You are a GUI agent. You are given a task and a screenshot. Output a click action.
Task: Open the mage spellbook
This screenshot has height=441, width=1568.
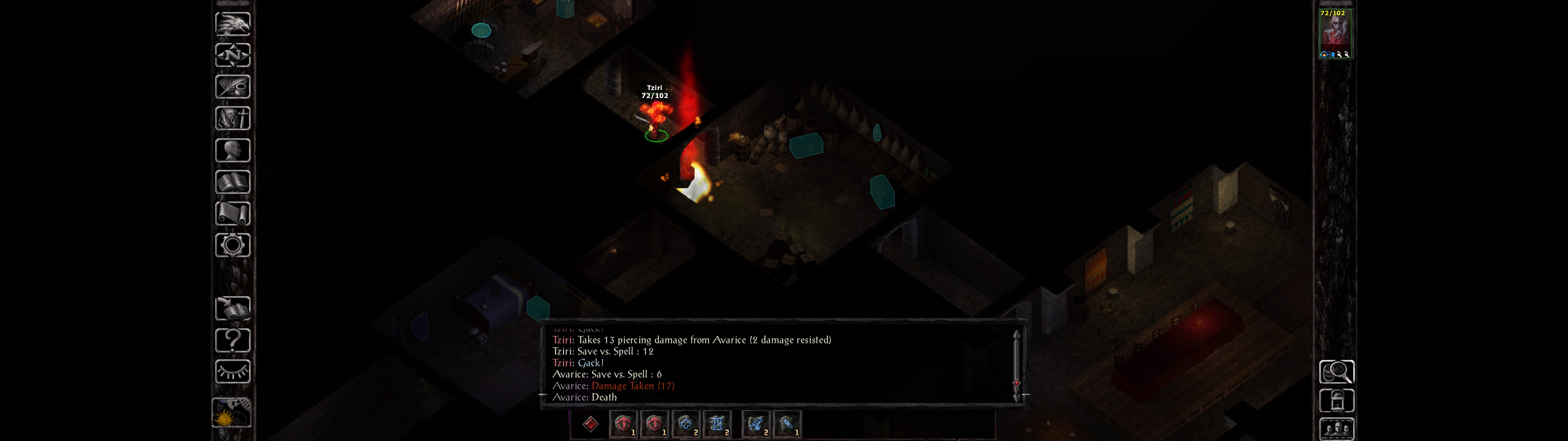click(232, 182)
